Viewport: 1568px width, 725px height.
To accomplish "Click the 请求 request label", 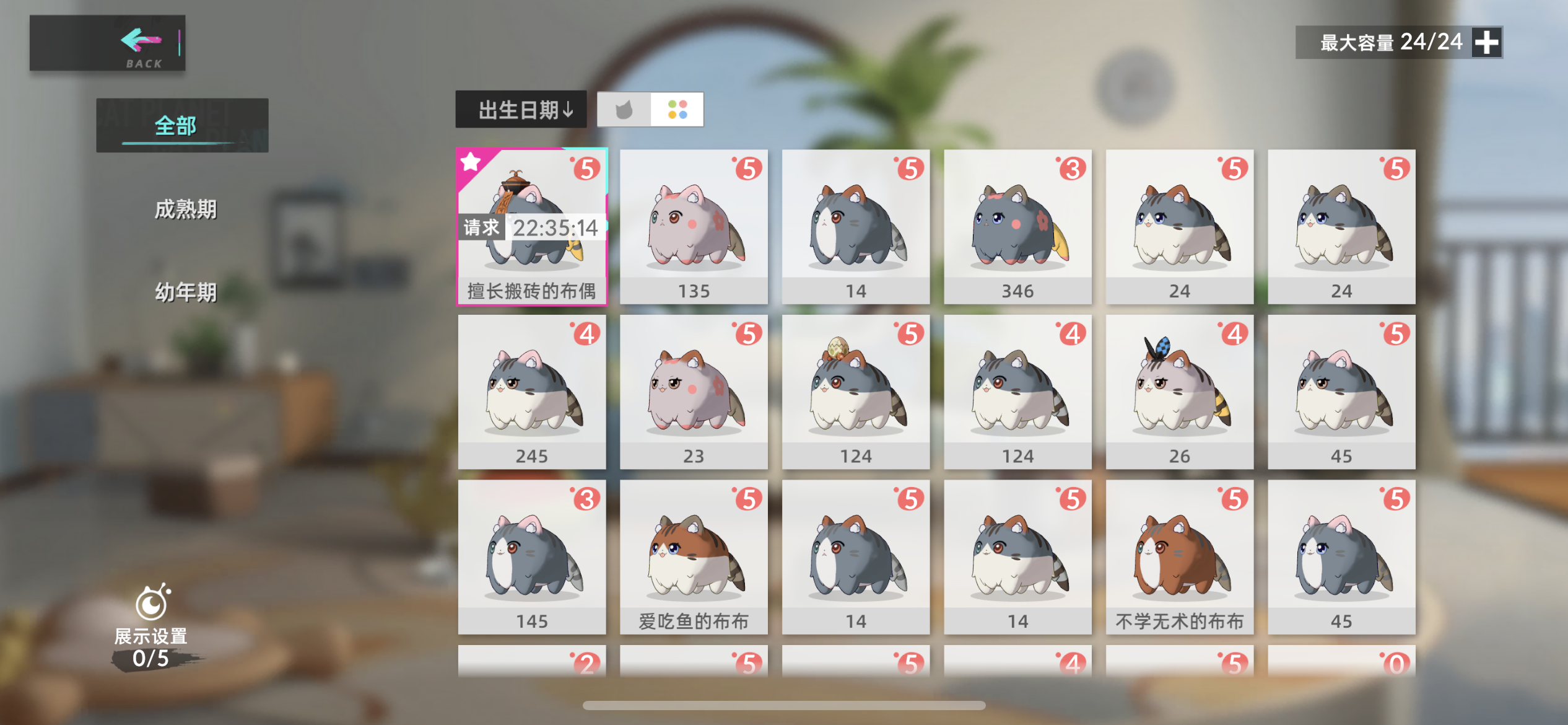I will 481,229.
